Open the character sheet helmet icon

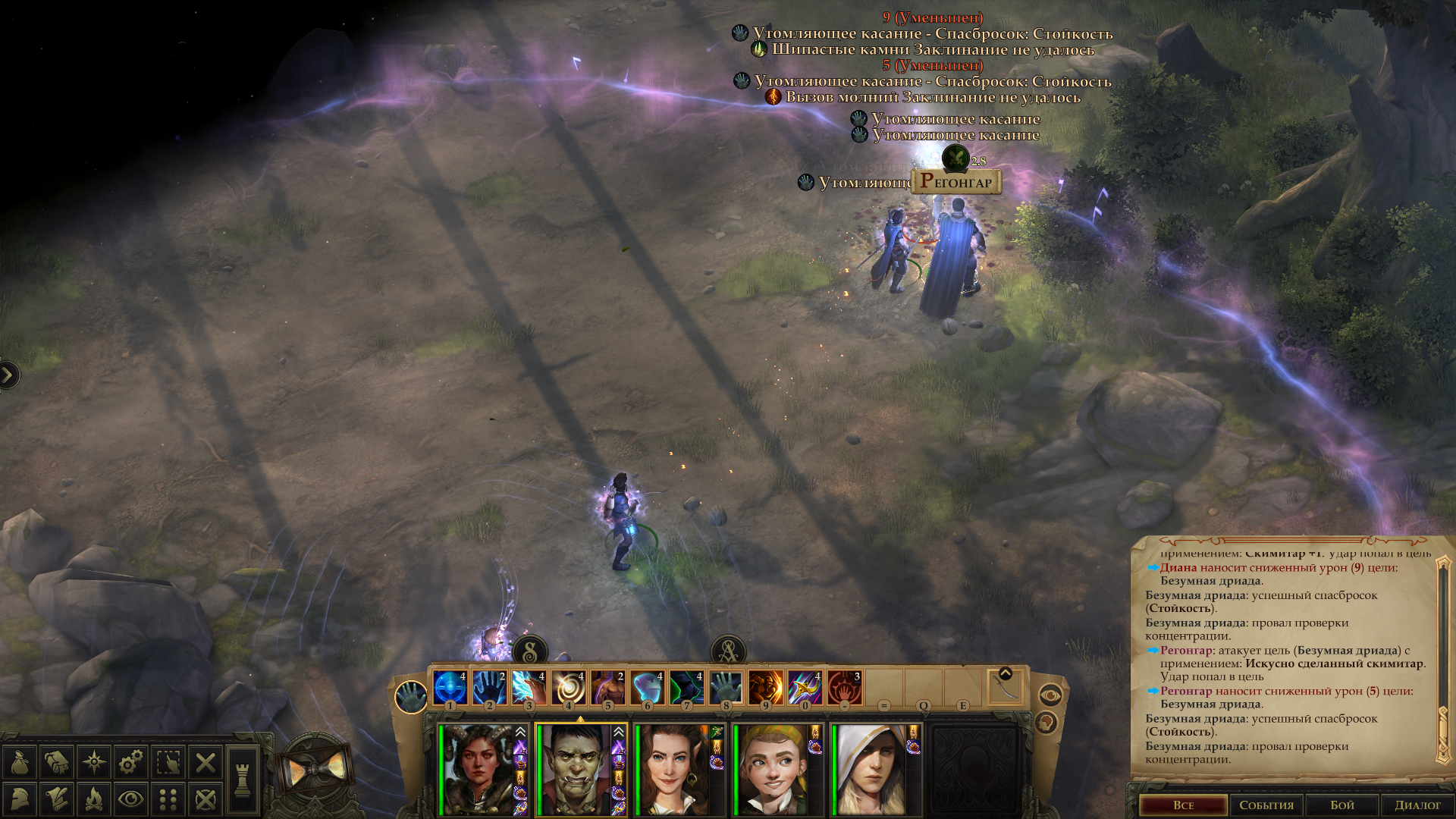point(20,799)
